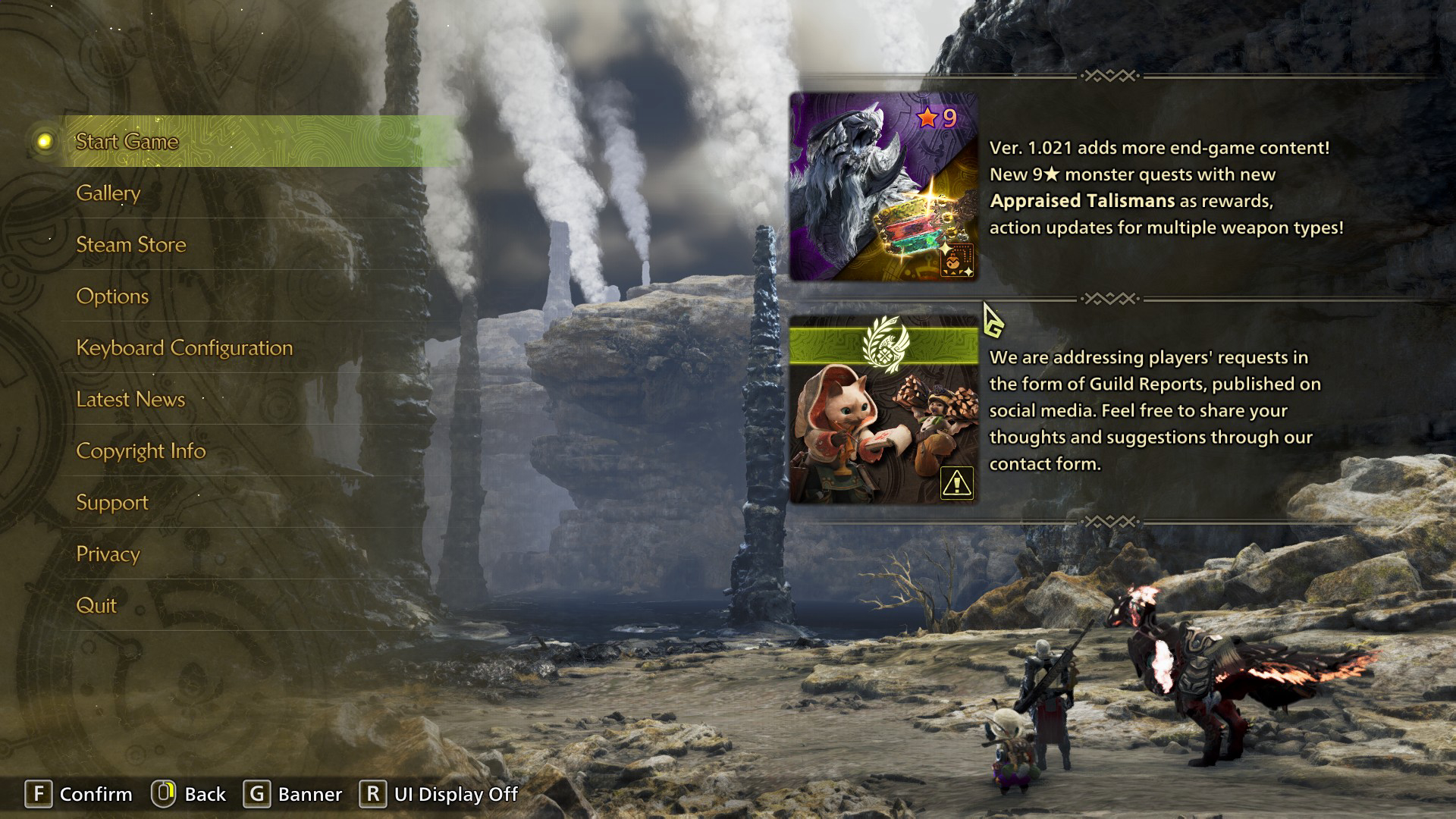The height and width of the screenshot is (819, 1456).
Task: Choose Keyboard Configuration
Action: [x=184, y=348]
